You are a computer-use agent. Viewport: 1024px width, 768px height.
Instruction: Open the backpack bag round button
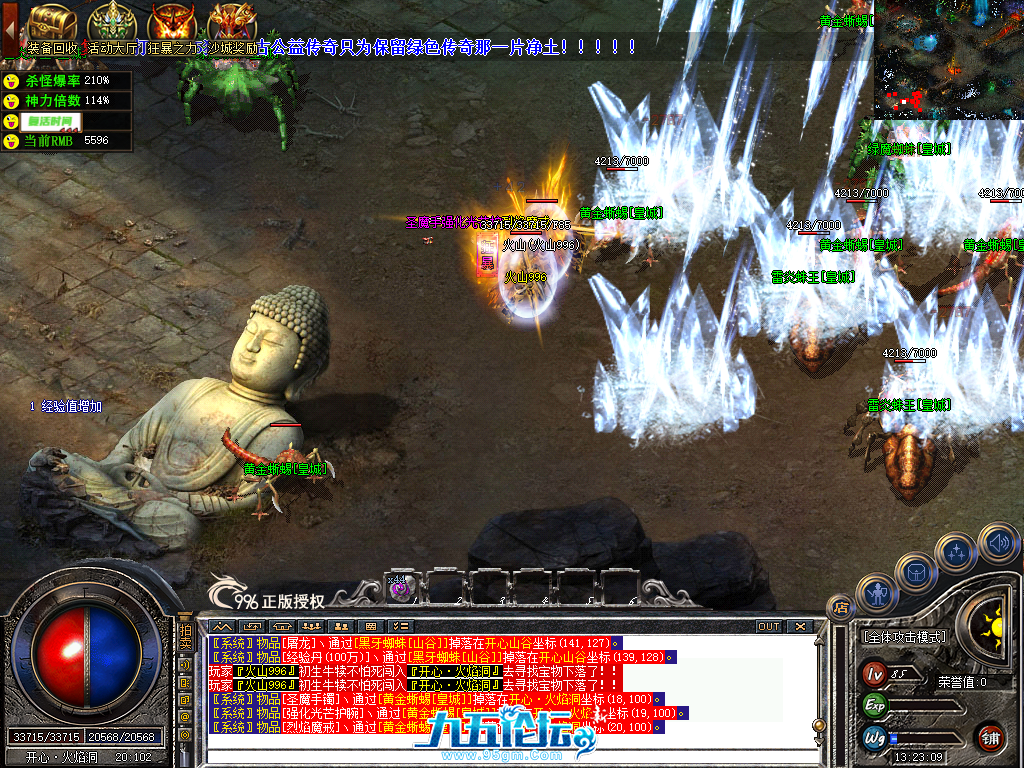[x=917, y=572]
